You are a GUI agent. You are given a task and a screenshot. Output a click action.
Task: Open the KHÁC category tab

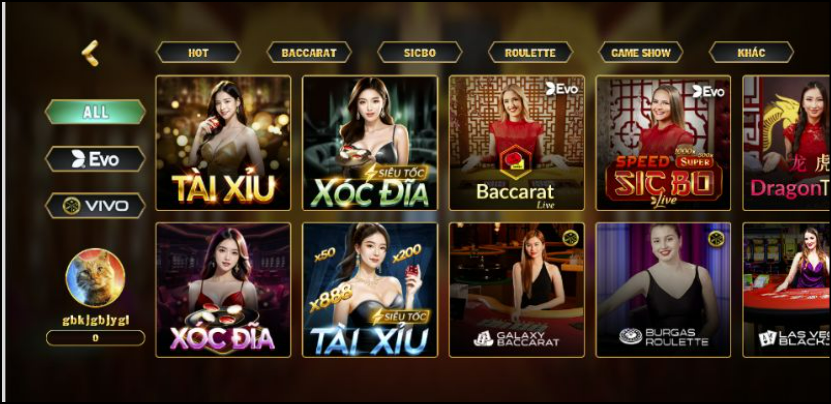(751, 53)
